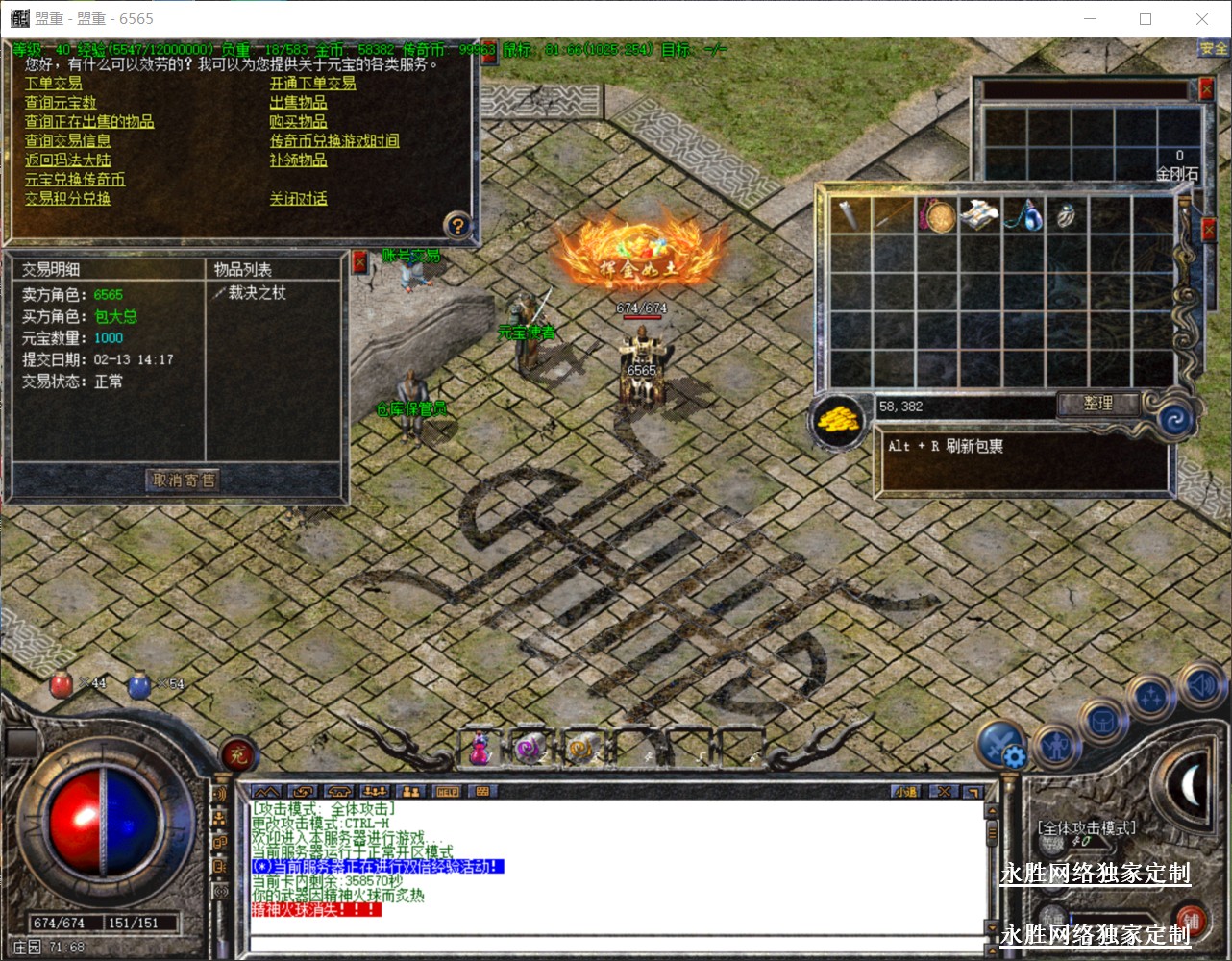Close the 金刚石 storage panel

1207,89
